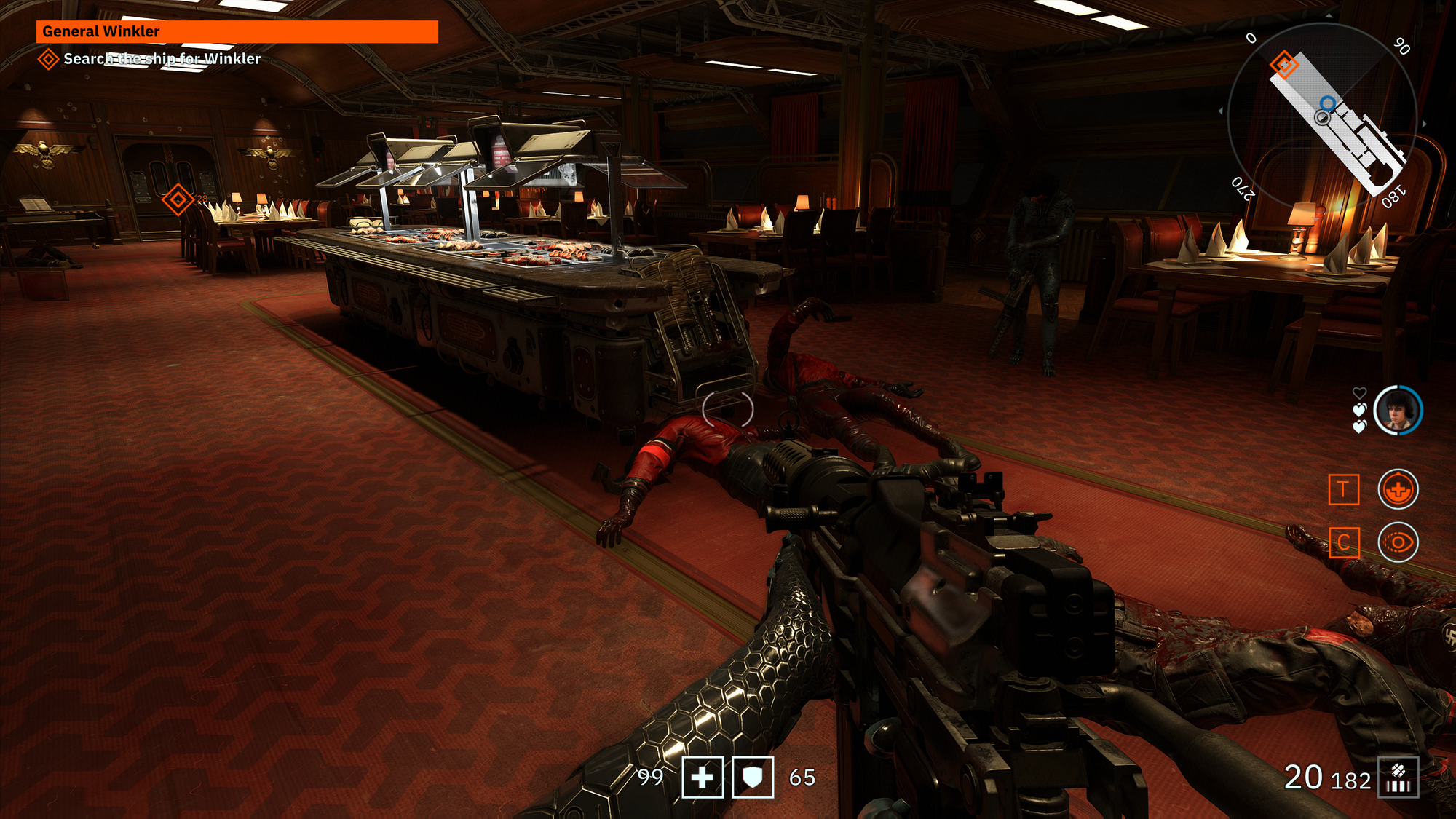Open the circular minimap
Screen dimensions: 1456x819
[x=1323, y=118]
